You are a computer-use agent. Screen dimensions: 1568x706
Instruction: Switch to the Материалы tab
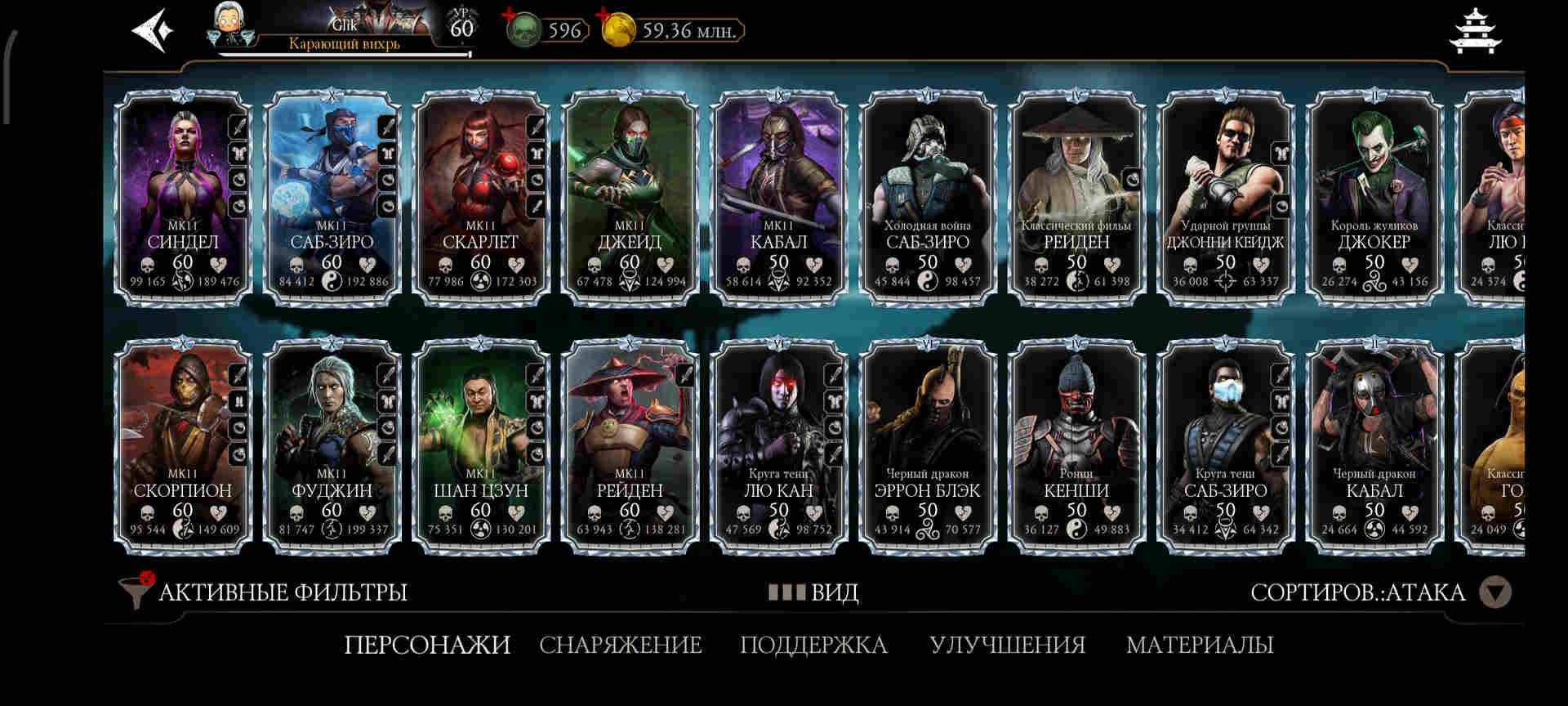point(1199,645)
